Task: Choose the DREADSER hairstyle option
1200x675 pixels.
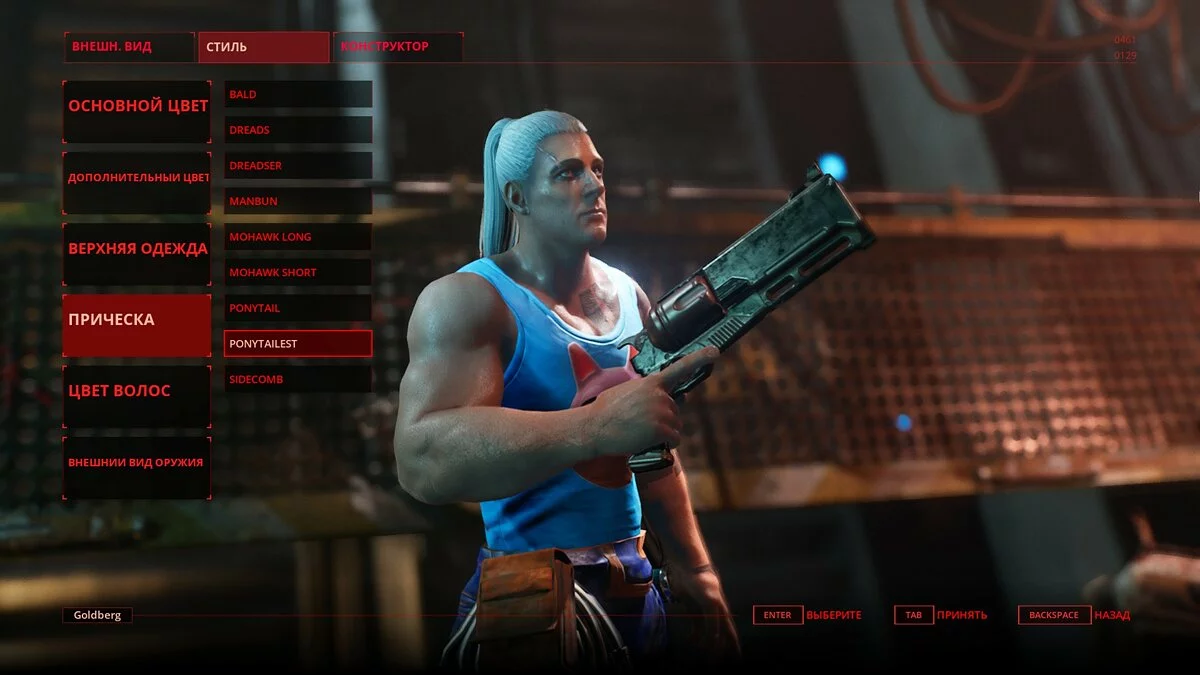Action: pos(298,165)
